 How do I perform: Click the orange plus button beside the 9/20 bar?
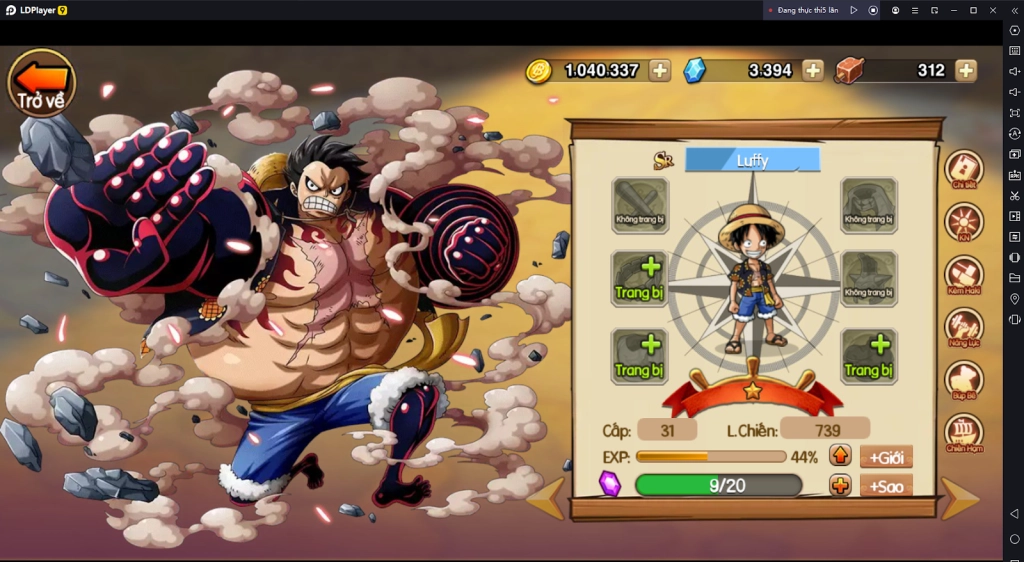pos(840,486)
